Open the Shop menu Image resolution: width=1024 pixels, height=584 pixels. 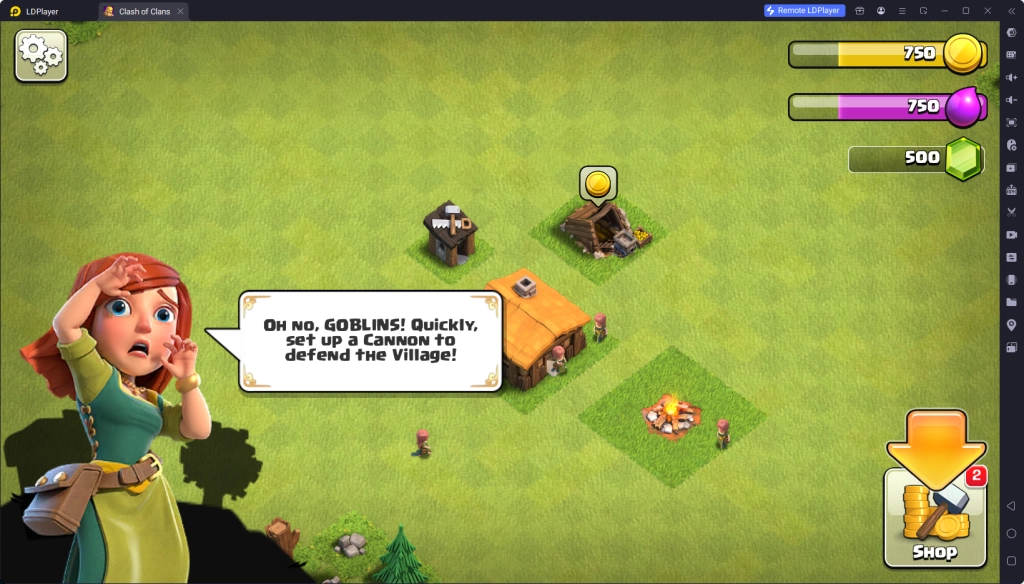[933, 517]
